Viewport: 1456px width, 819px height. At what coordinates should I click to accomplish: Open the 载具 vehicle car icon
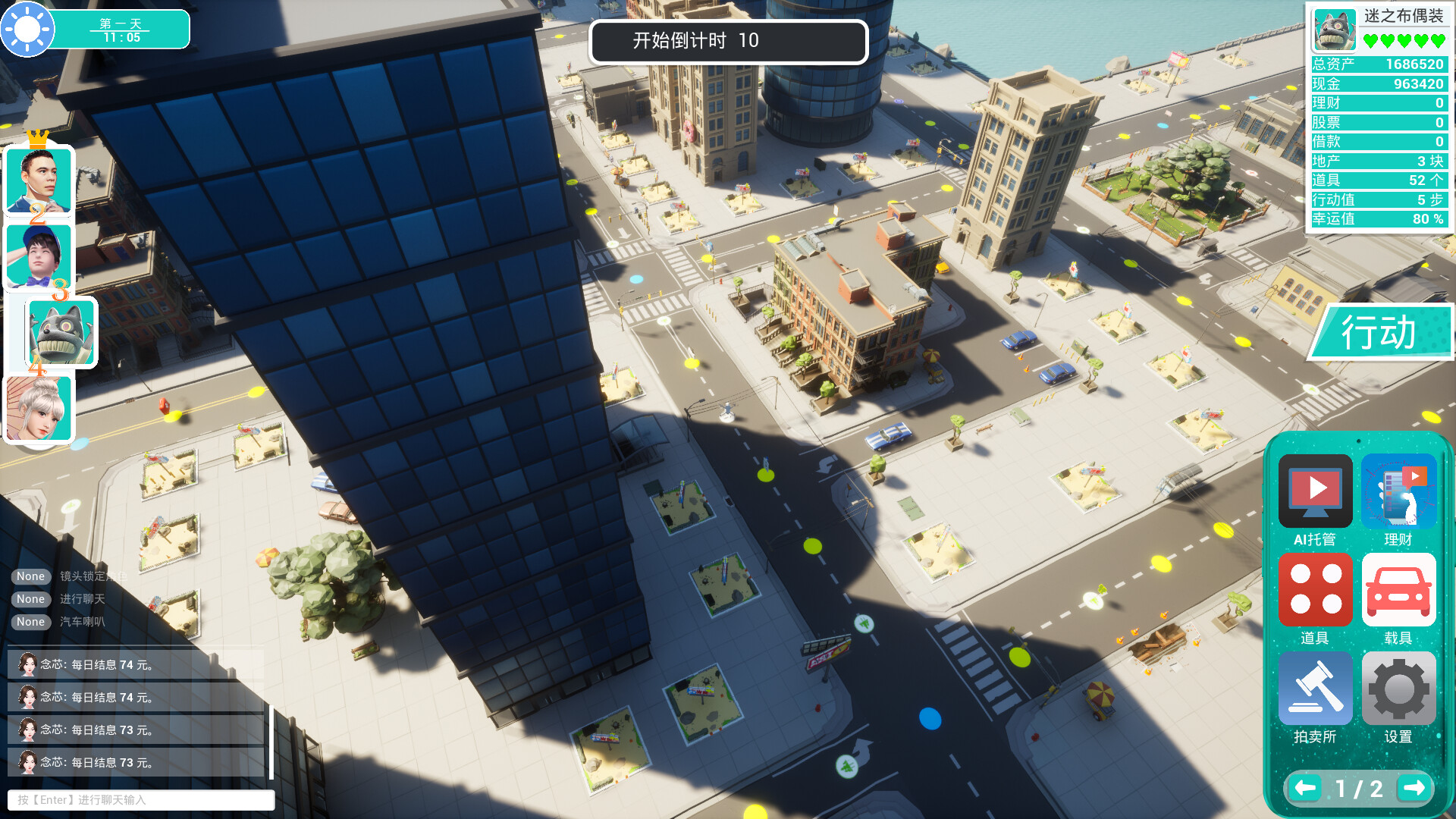[1398, 590]
